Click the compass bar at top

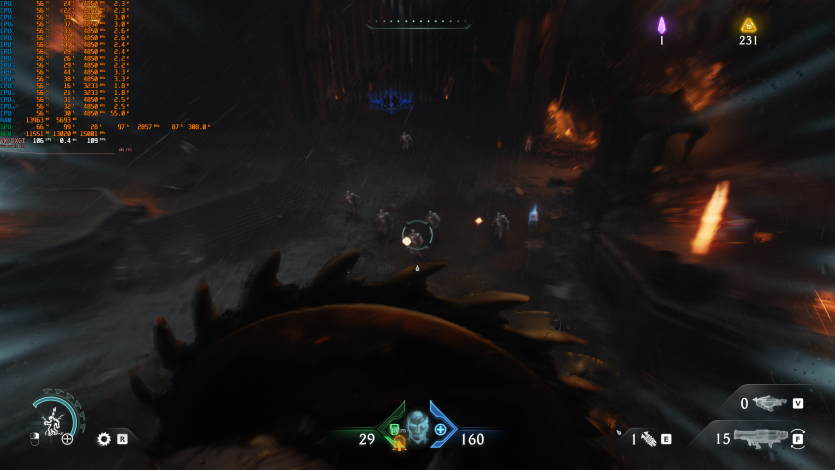pyautogui.click(x=418, y=21)
